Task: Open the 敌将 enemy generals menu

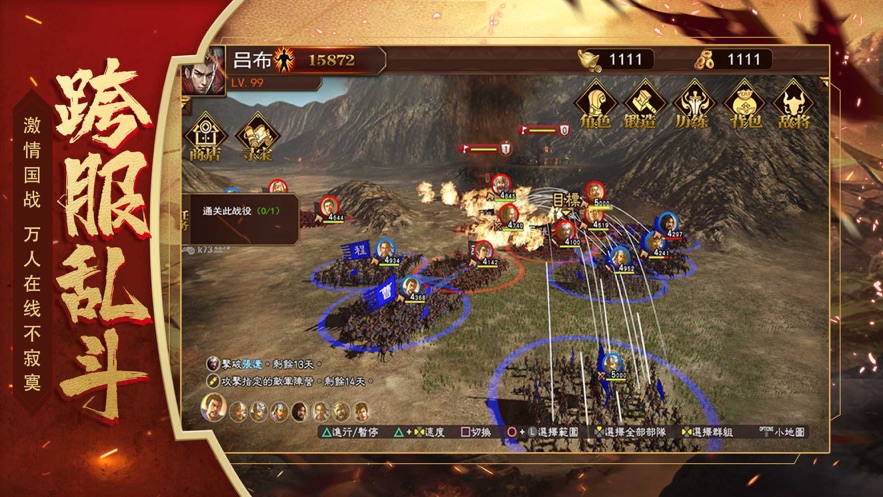Action: [x=792, y=104]
